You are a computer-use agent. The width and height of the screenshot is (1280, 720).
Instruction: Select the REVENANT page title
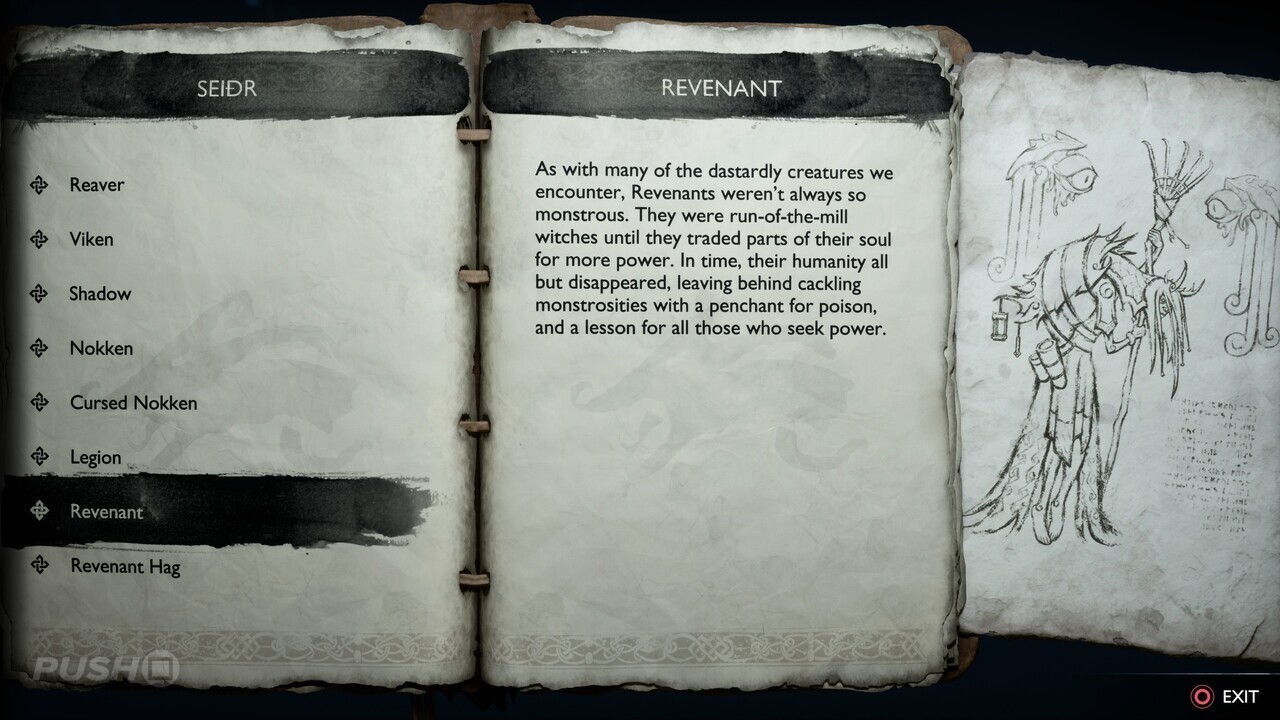pyautogui.click(x=719, y=88)
